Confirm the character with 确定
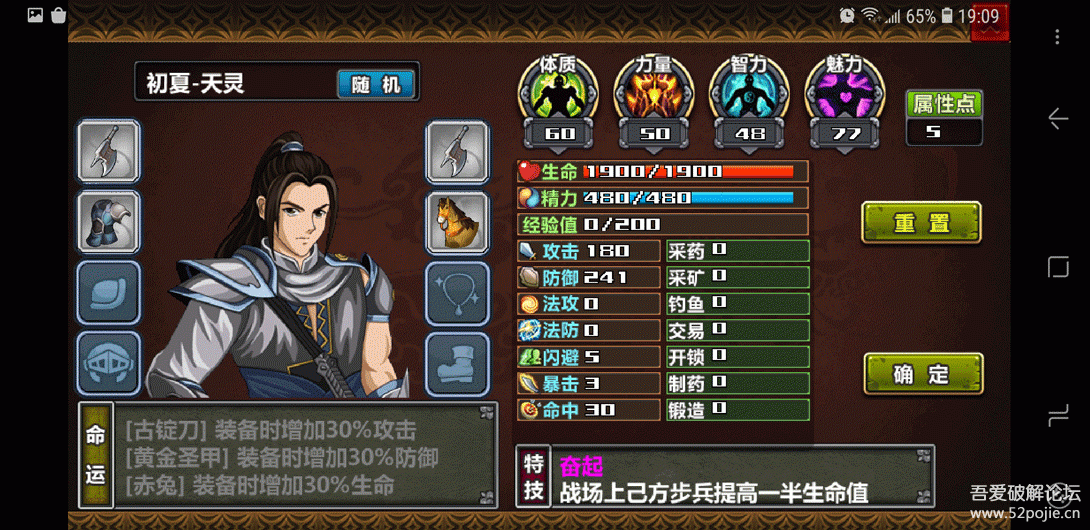Screen dimensions: 1090x530 click(x=923, y=374)
